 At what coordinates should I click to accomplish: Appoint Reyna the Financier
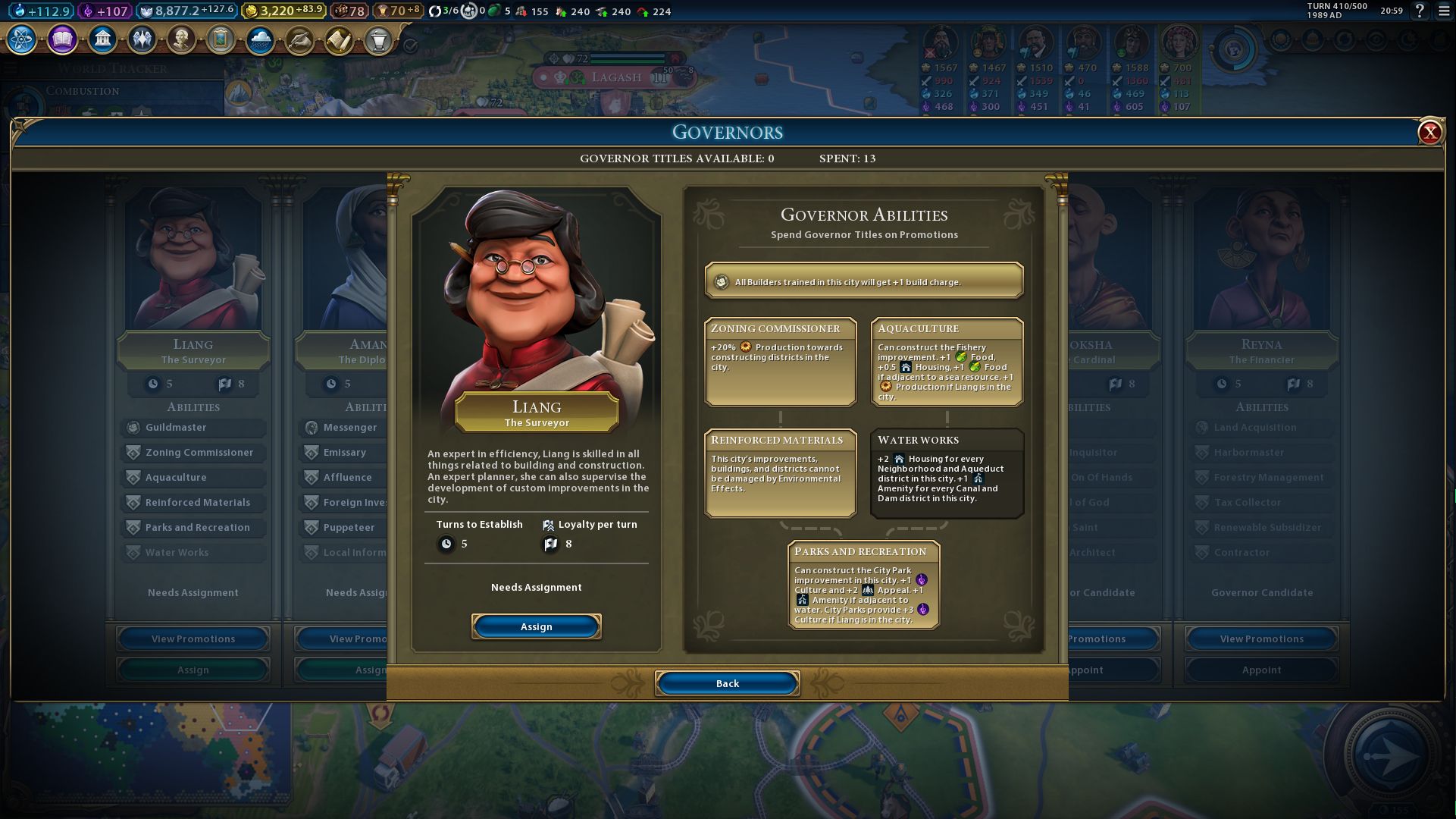pyautogui.click(x=1261, y=670)
